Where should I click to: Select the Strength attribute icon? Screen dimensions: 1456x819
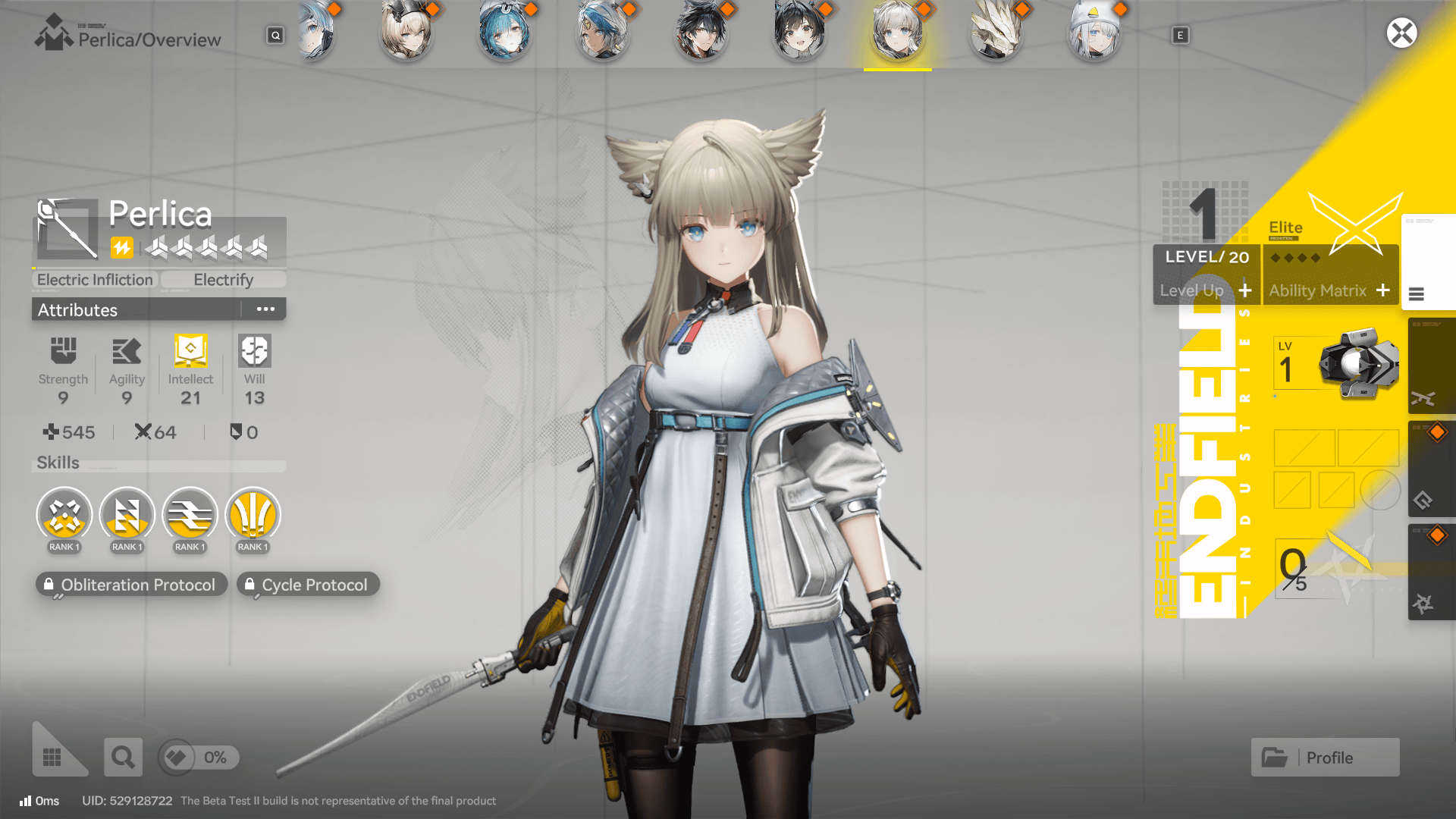pyautogui.click(x=64, y=351)
